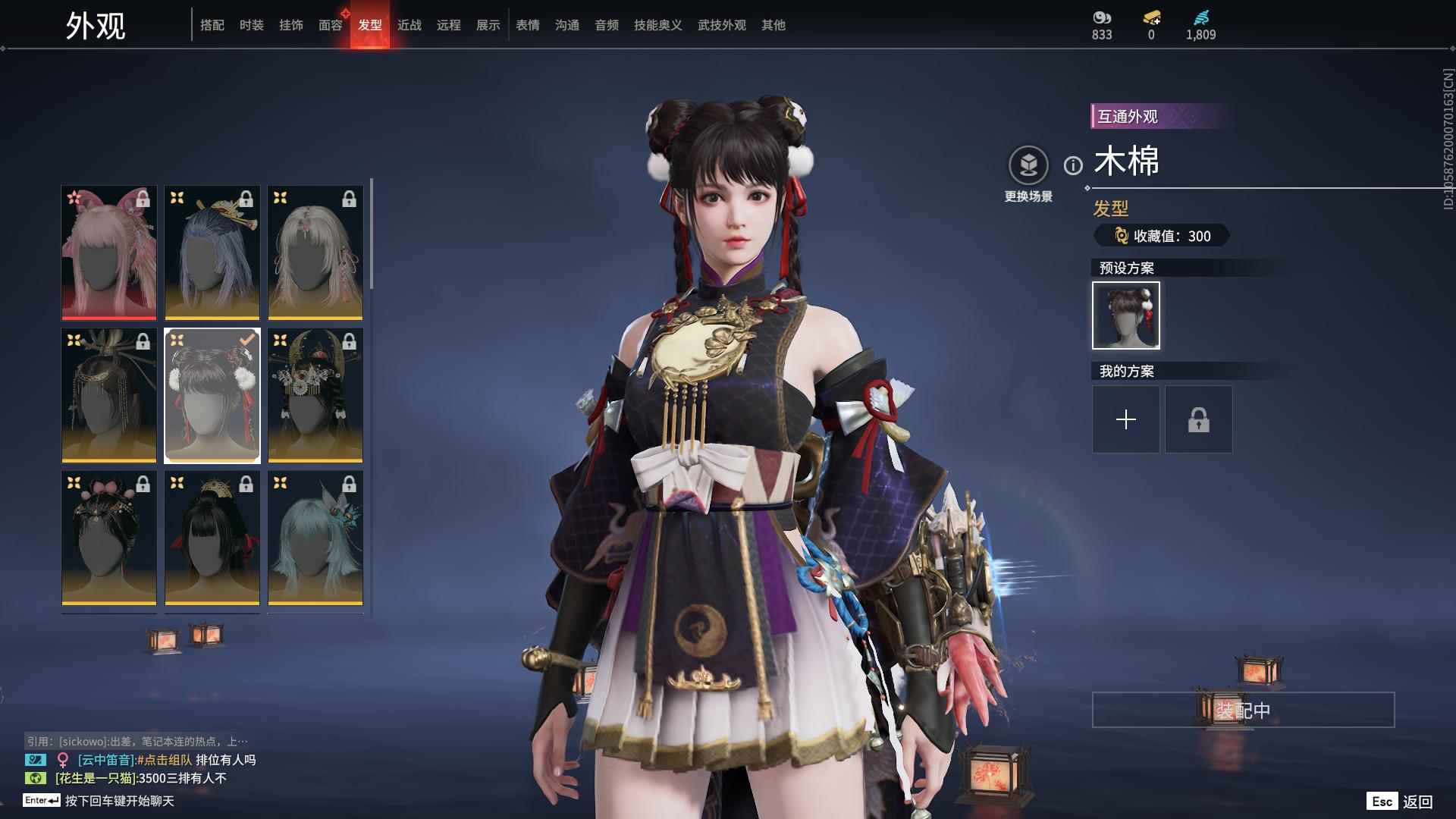
Task: Toggle the checkmark on the equipped hairstyle
Action: pyautogui.click(x=246, y=340)
